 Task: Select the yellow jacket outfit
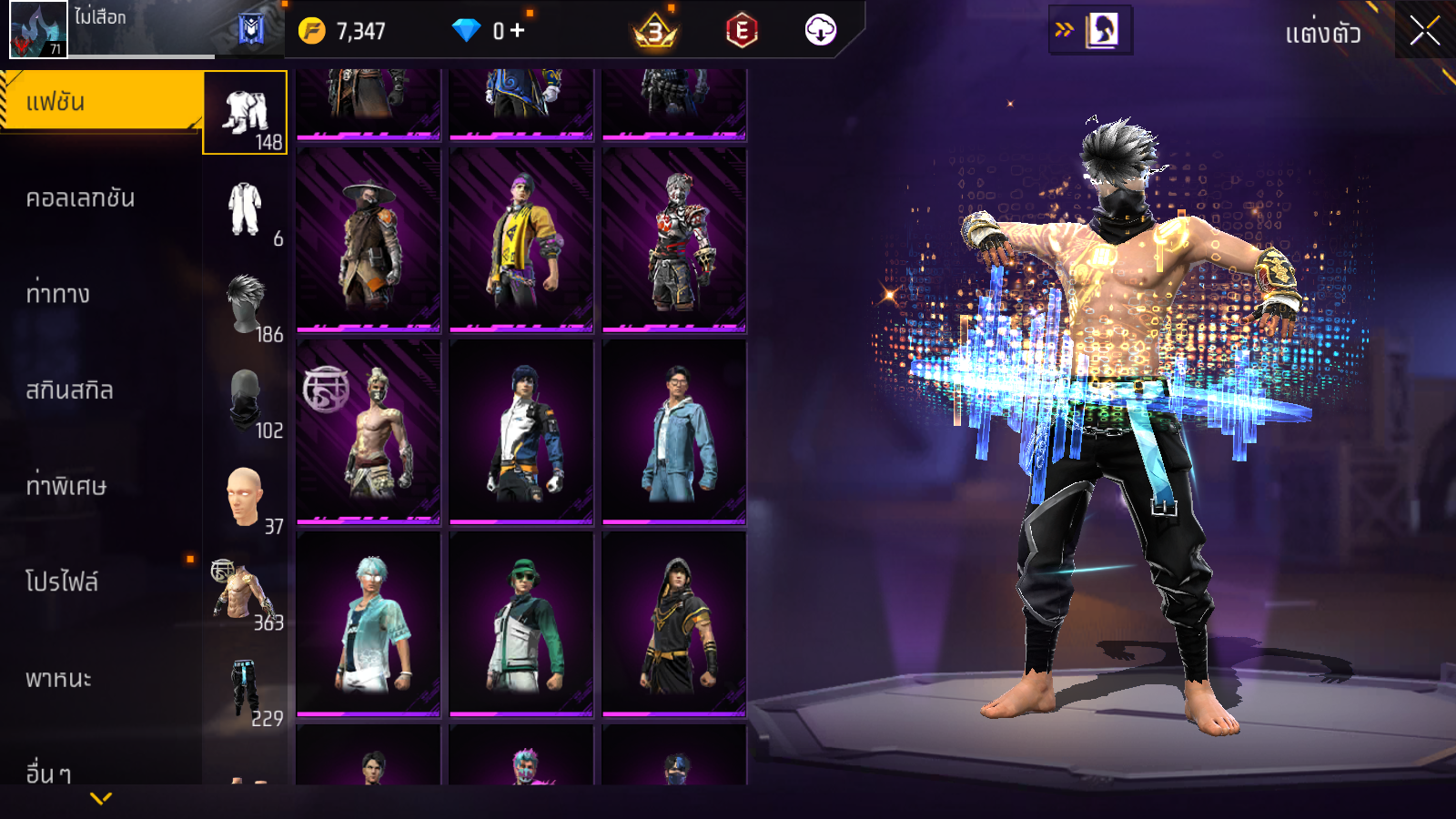(521, 239)
